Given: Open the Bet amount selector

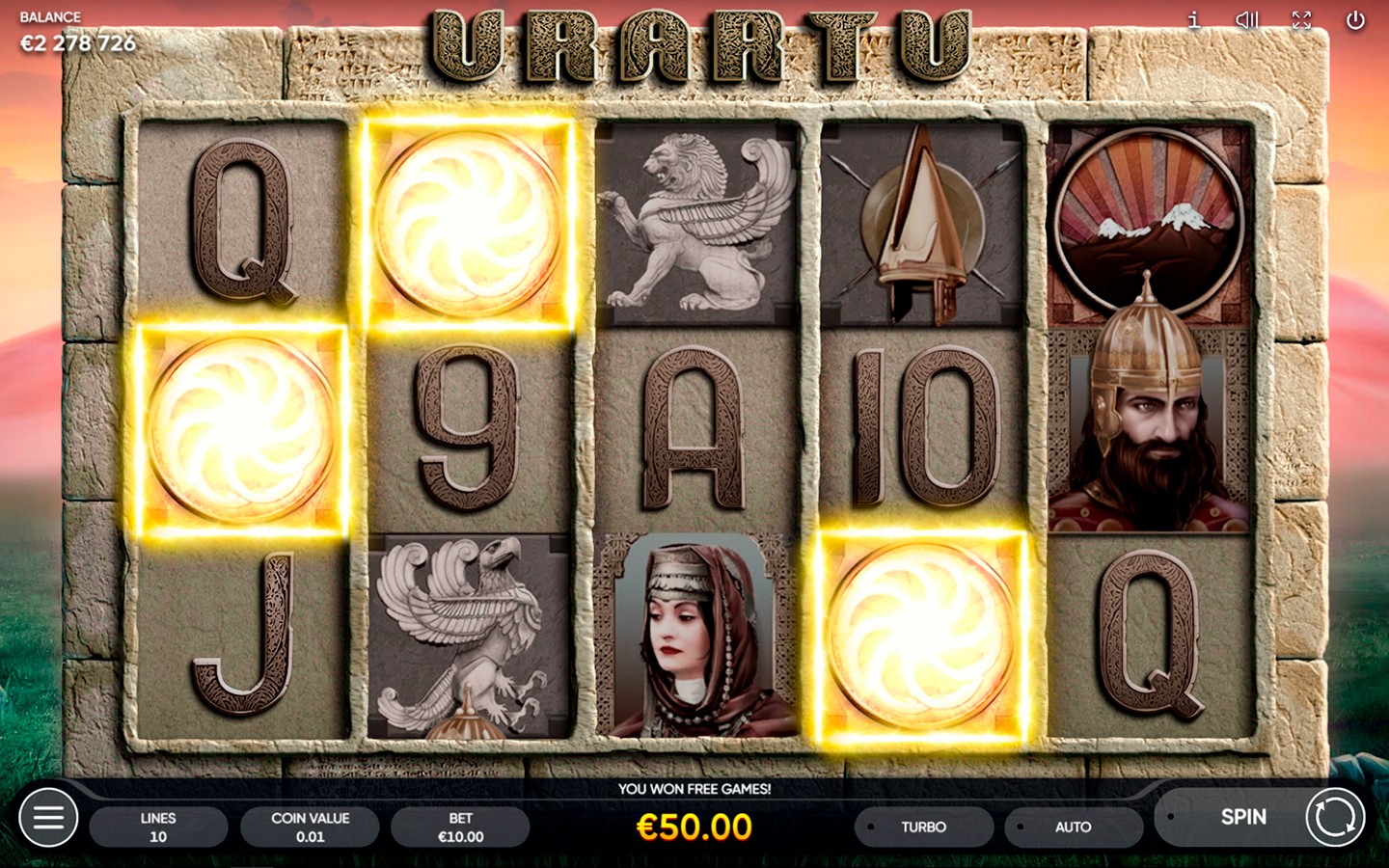Looking at the screenshot, I should (460, 827).
